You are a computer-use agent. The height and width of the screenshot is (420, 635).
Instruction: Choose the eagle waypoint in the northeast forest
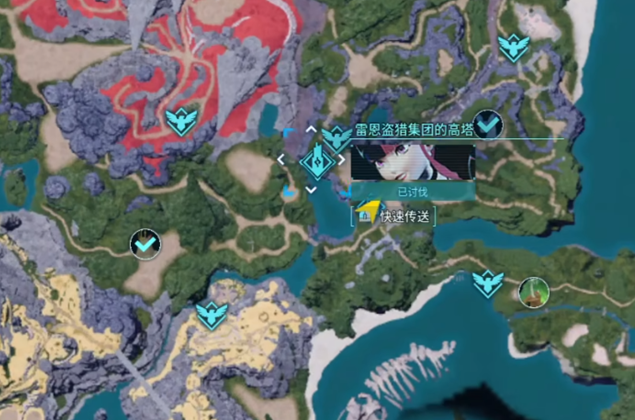click(x=513, y=47)
